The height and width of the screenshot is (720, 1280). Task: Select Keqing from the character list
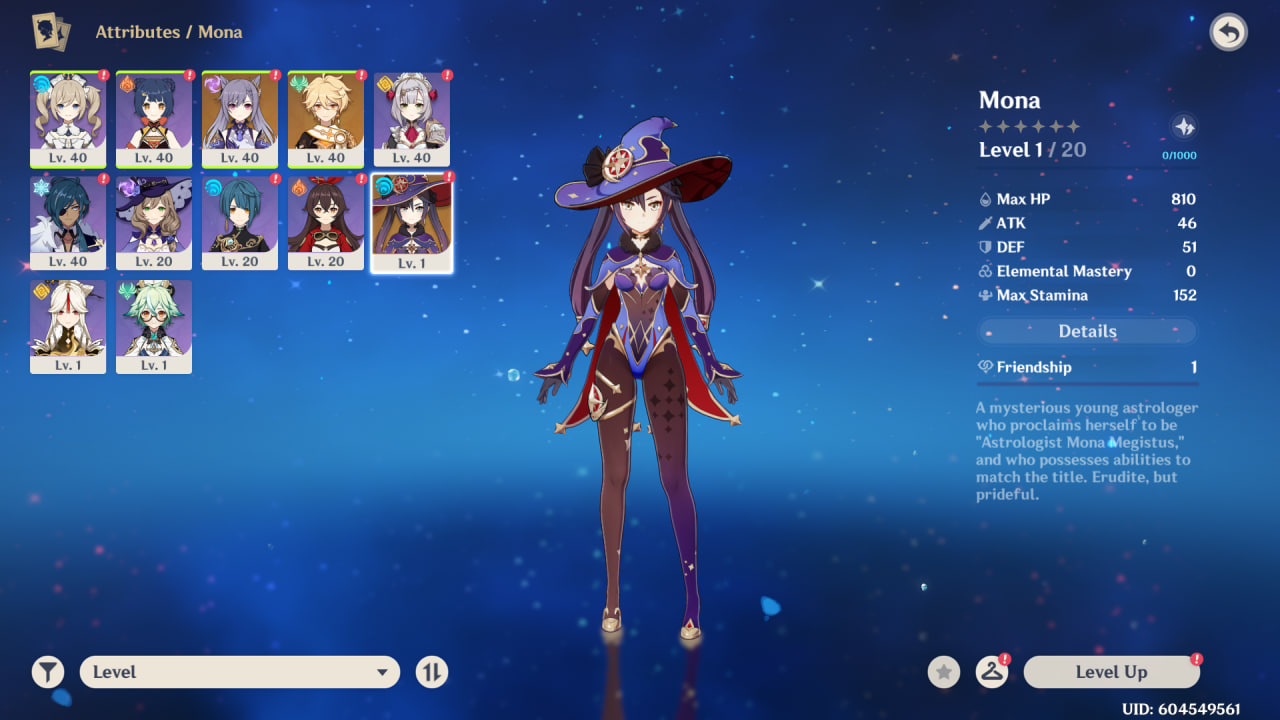click(x=240, y=118)
